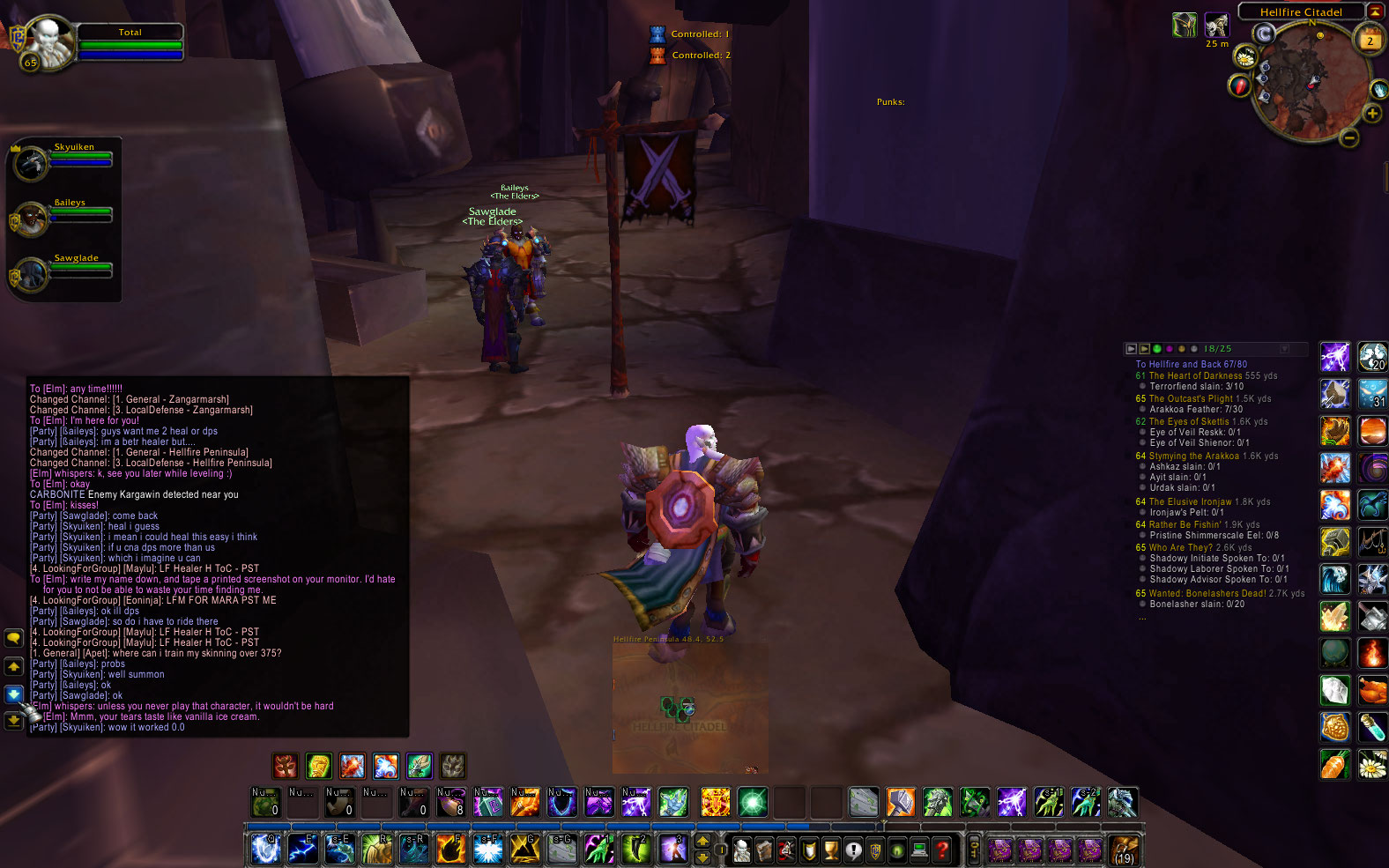Click the Carbonite C button beside minimap

point(1264,33)
